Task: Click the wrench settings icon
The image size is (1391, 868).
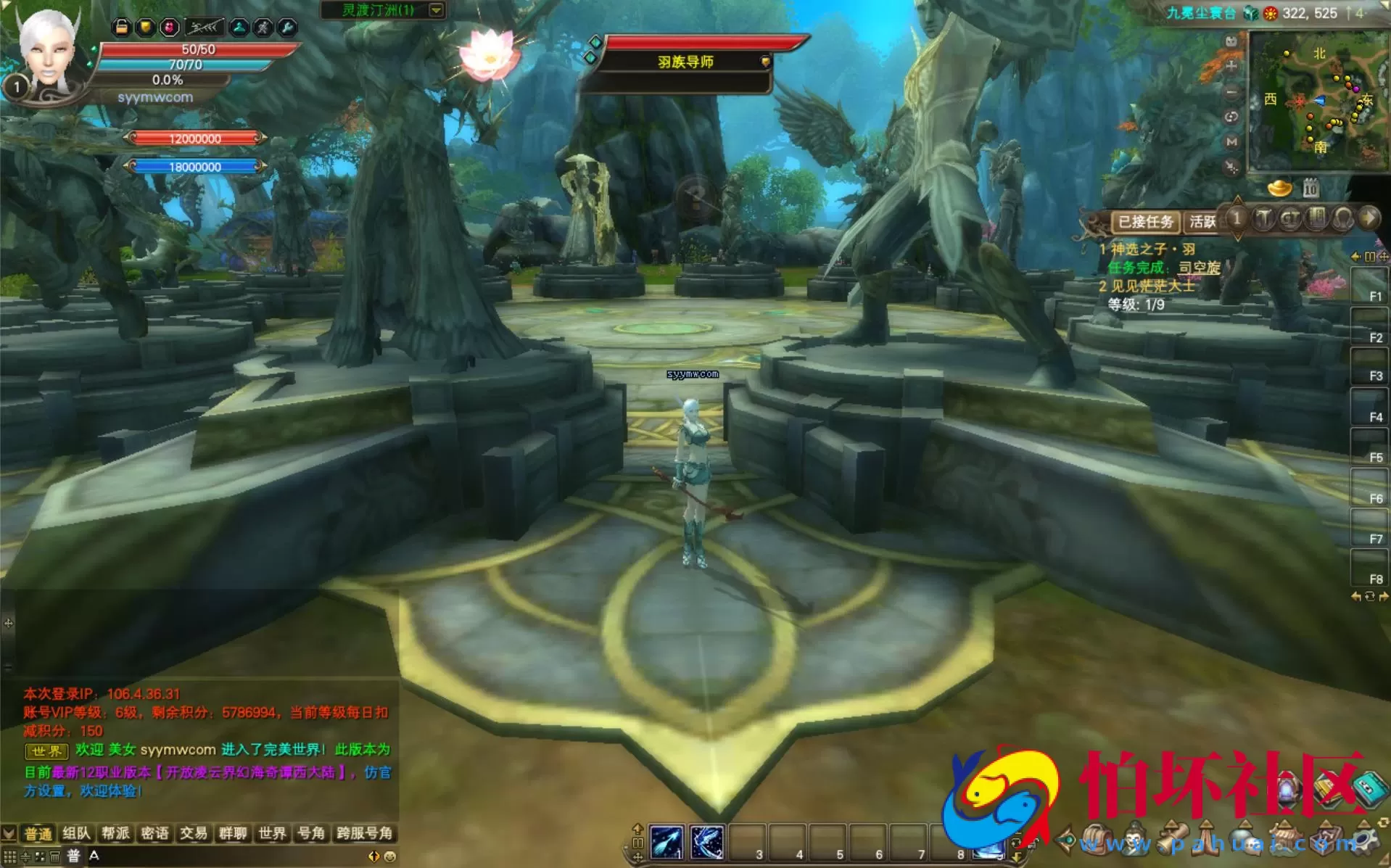Action: click(x=287, y=28)
